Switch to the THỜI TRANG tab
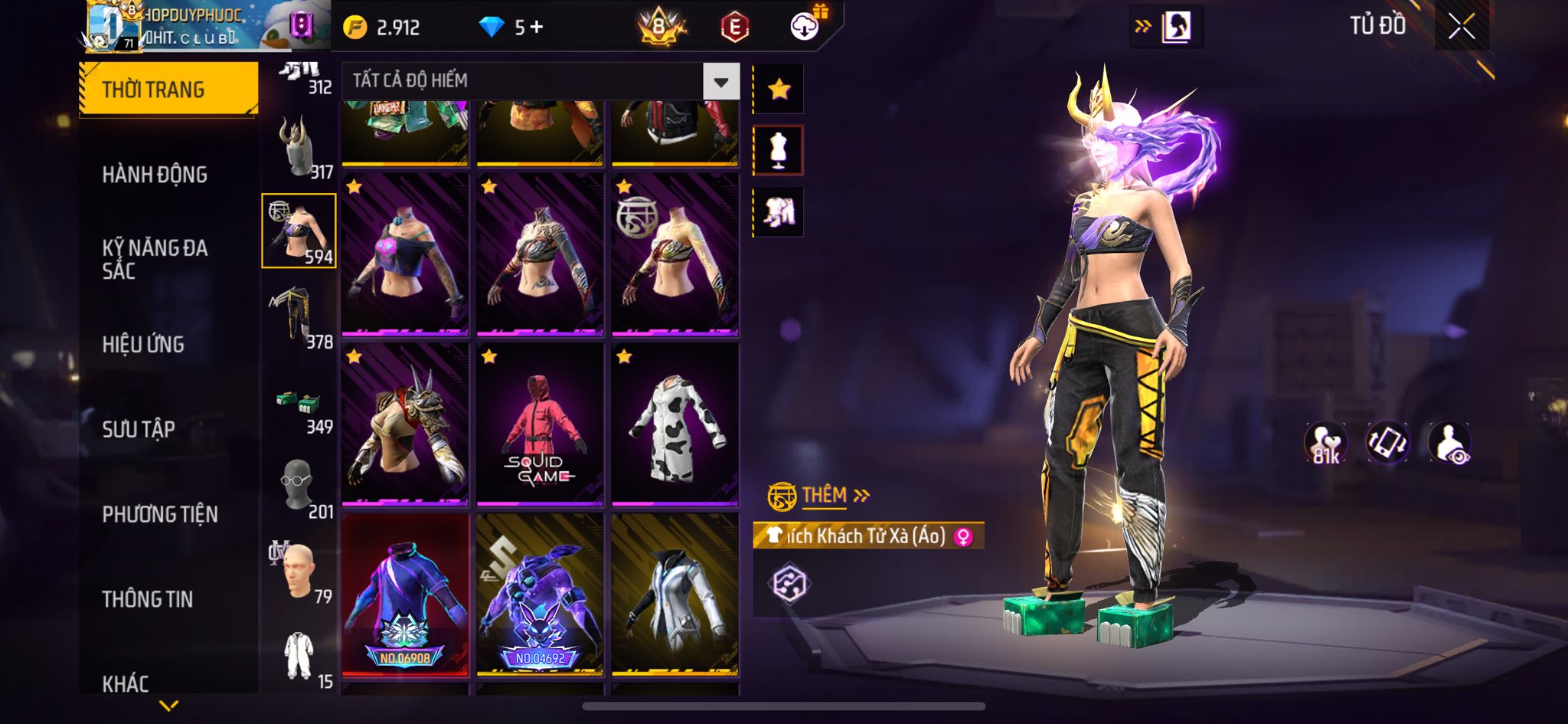Viewport: 1568px width, 724px height. click(x=168, y=90)
